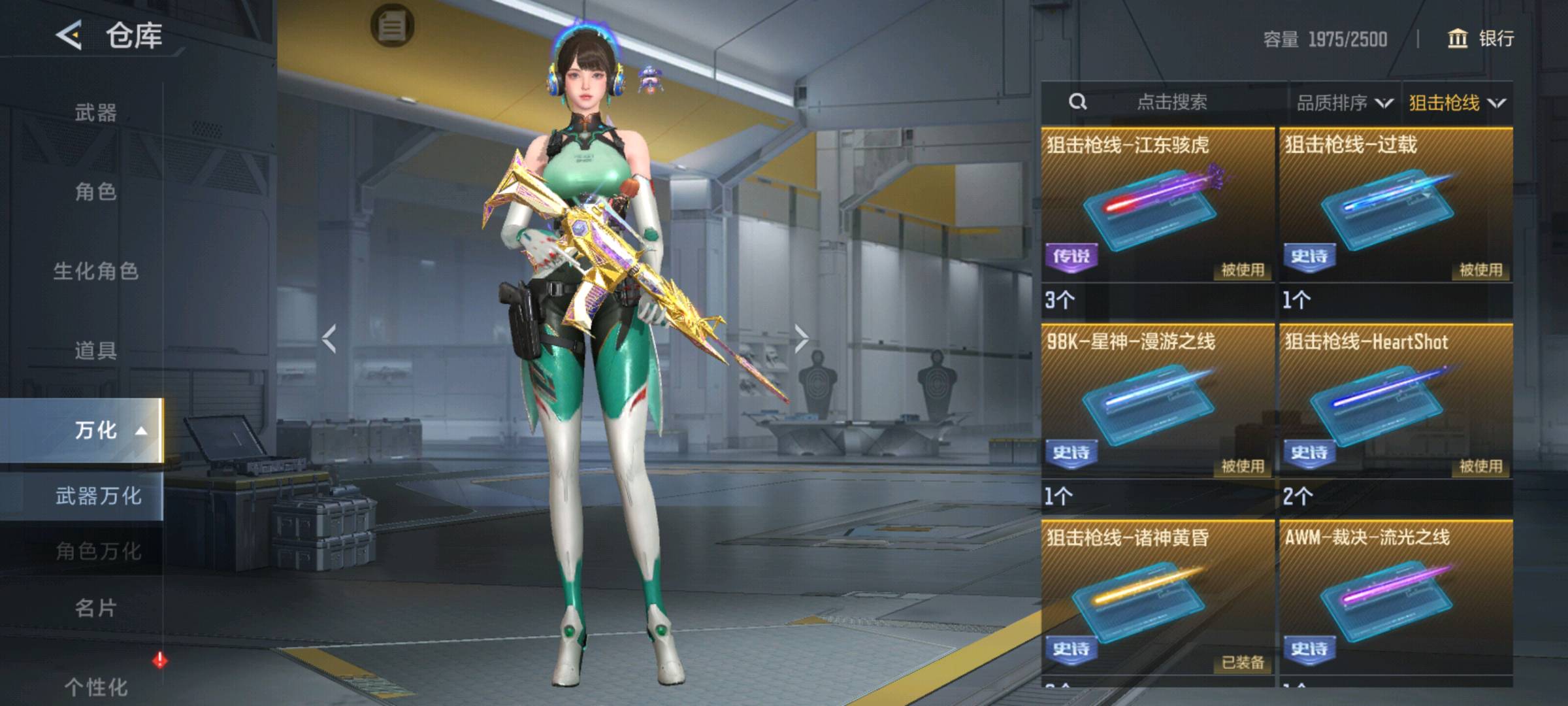
Task: Click the 点击搜索 search field
Action: pos(1171,102)
